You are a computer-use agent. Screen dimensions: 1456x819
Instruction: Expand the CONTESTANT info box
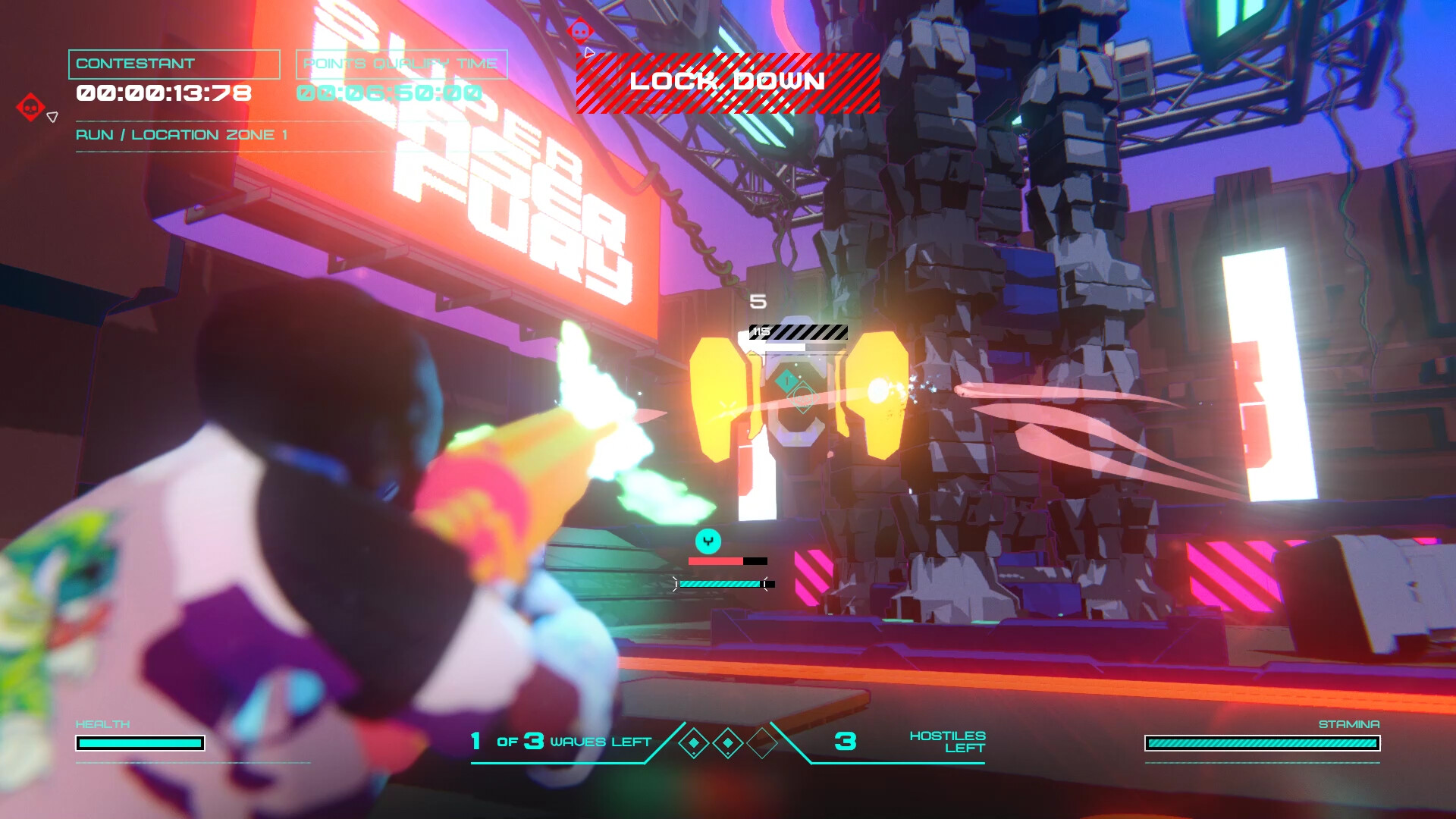[x=174, y=64]
